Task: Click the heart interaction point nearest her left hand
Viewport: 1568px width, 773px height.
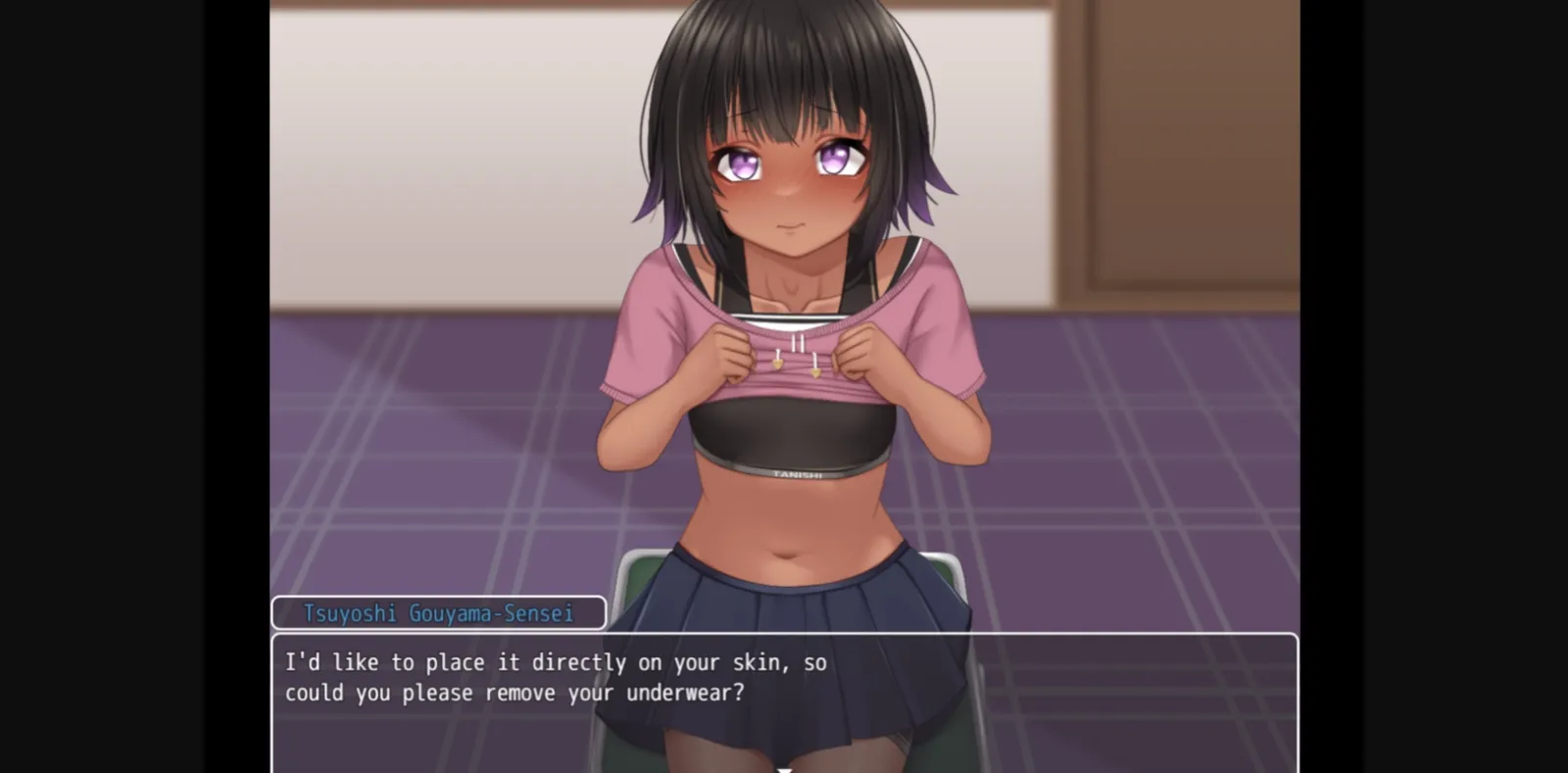Action: pyautogui.click(x=815, y=373)
